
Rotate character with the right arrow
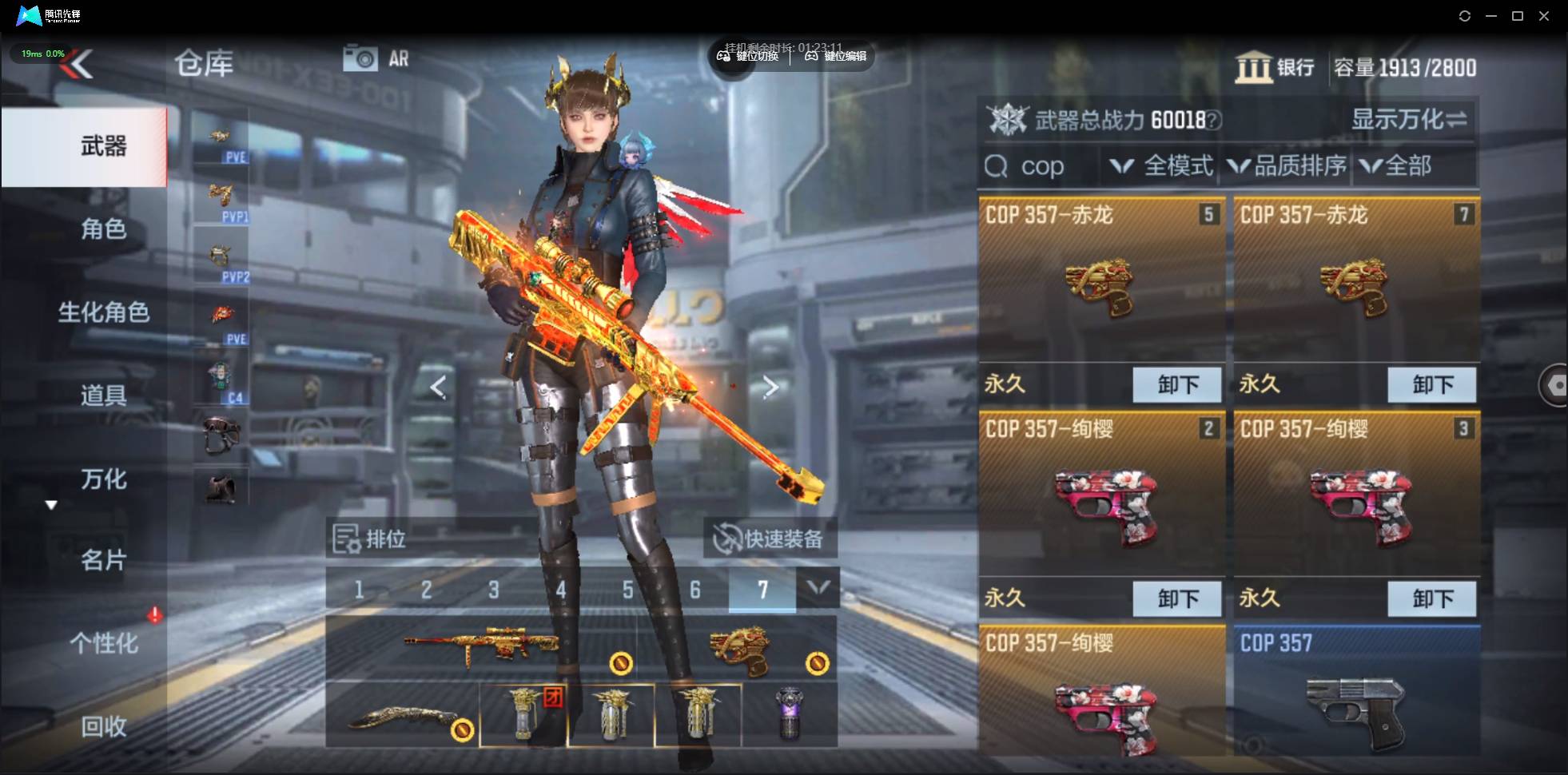coord(770,387)
